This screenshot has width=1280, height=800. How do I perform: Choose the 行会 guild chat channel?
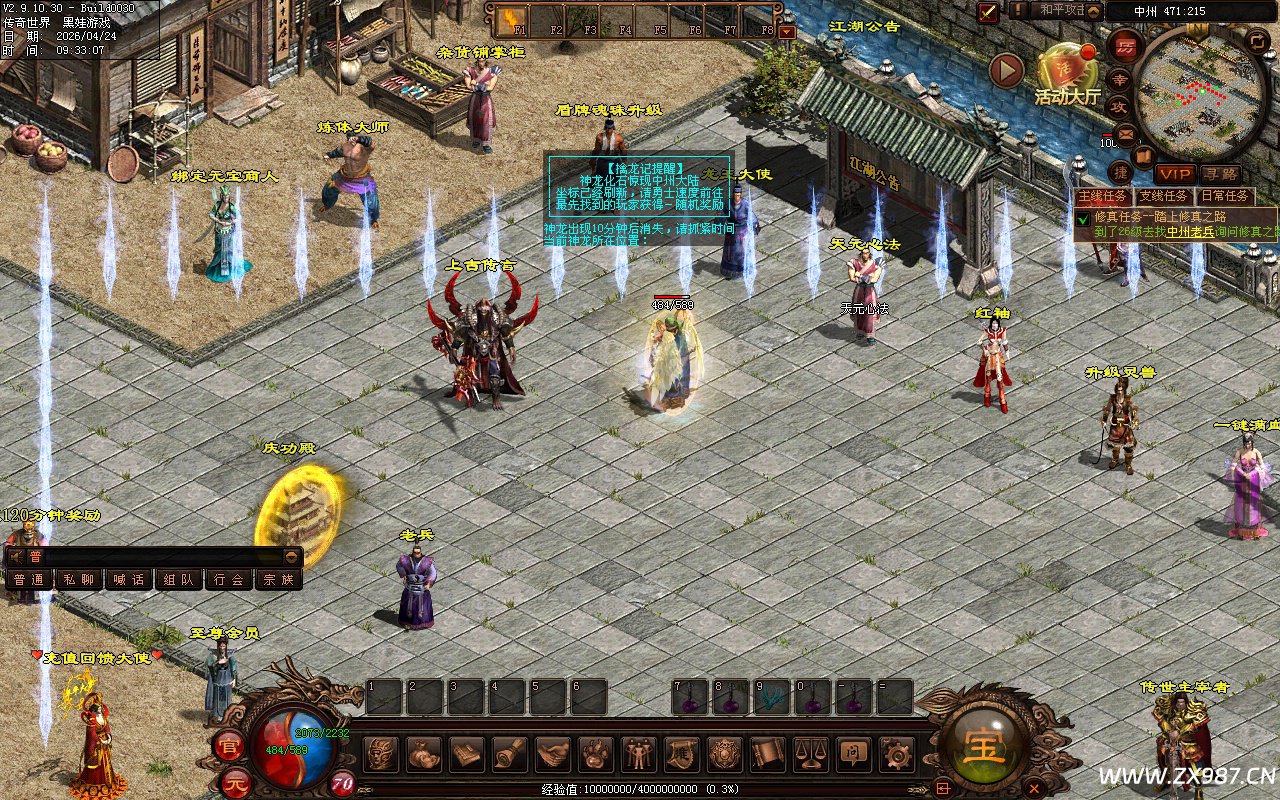[228, 579]
